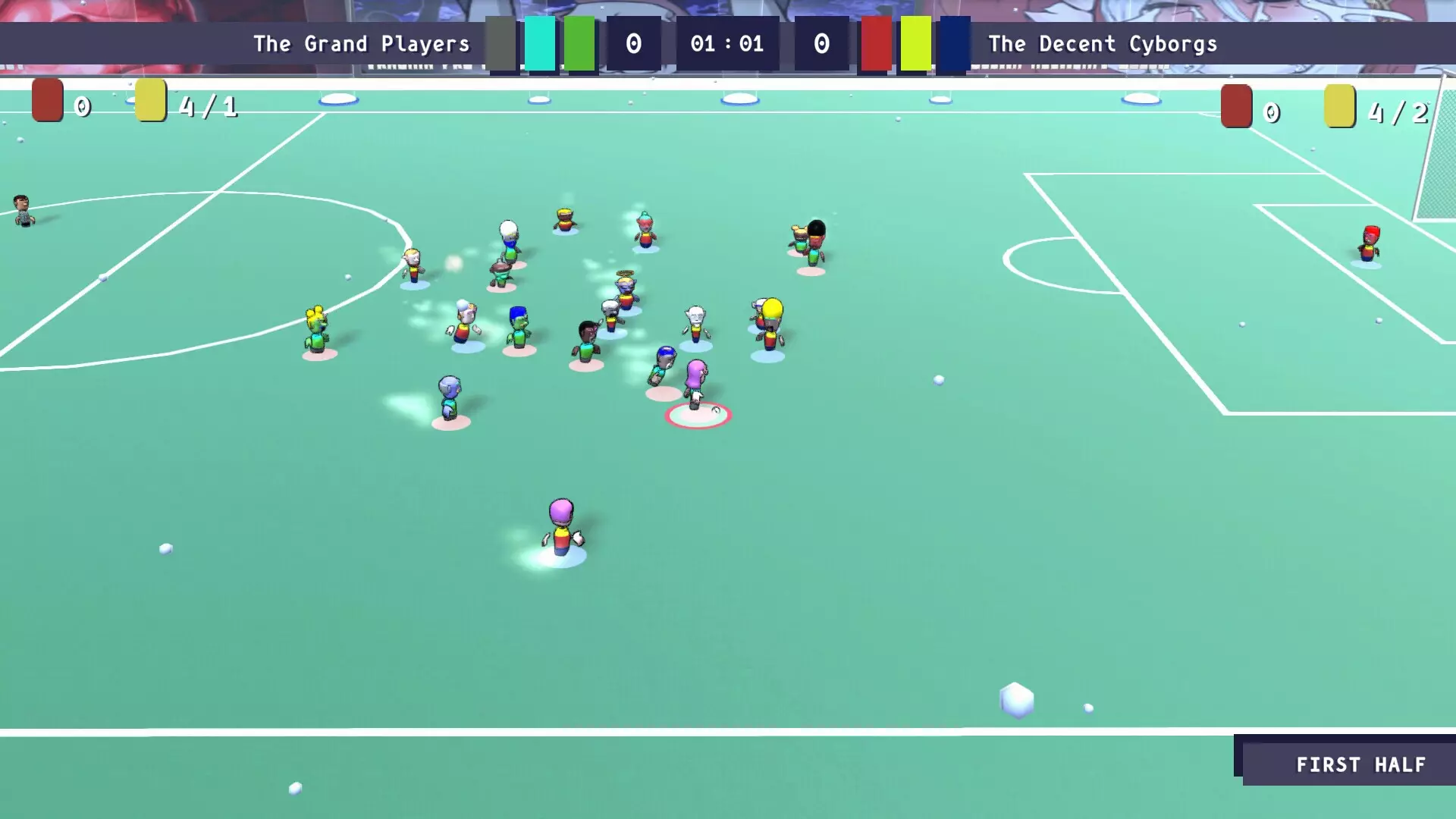Click the red card icon for The Grand Players
The width and height of the screenshot is (1456, 819).
(x=45, y=104)
